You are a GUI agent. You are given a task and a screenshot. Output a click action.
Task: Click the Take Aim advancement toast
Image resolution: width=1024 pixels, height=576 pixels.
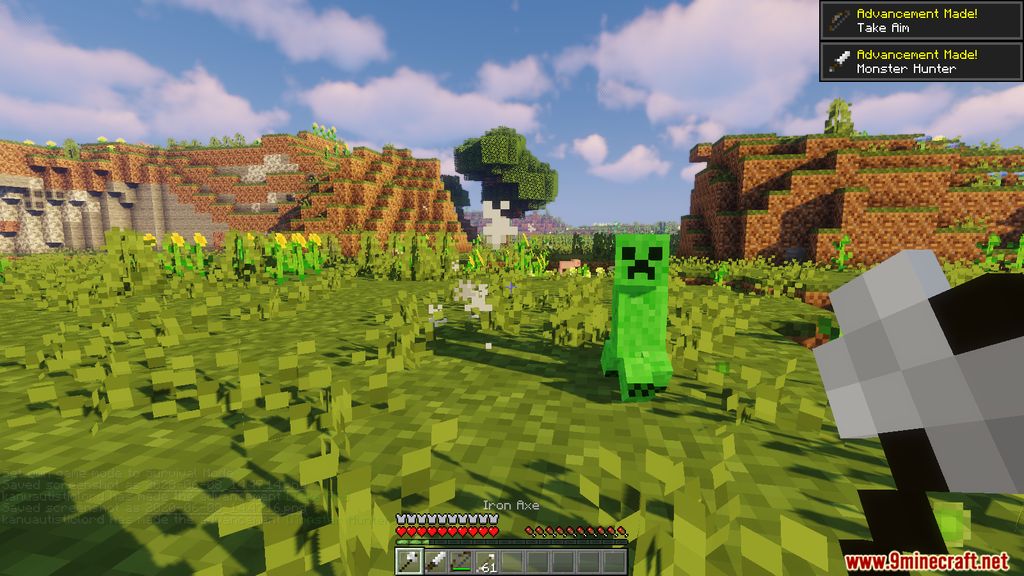pos(921,20)
